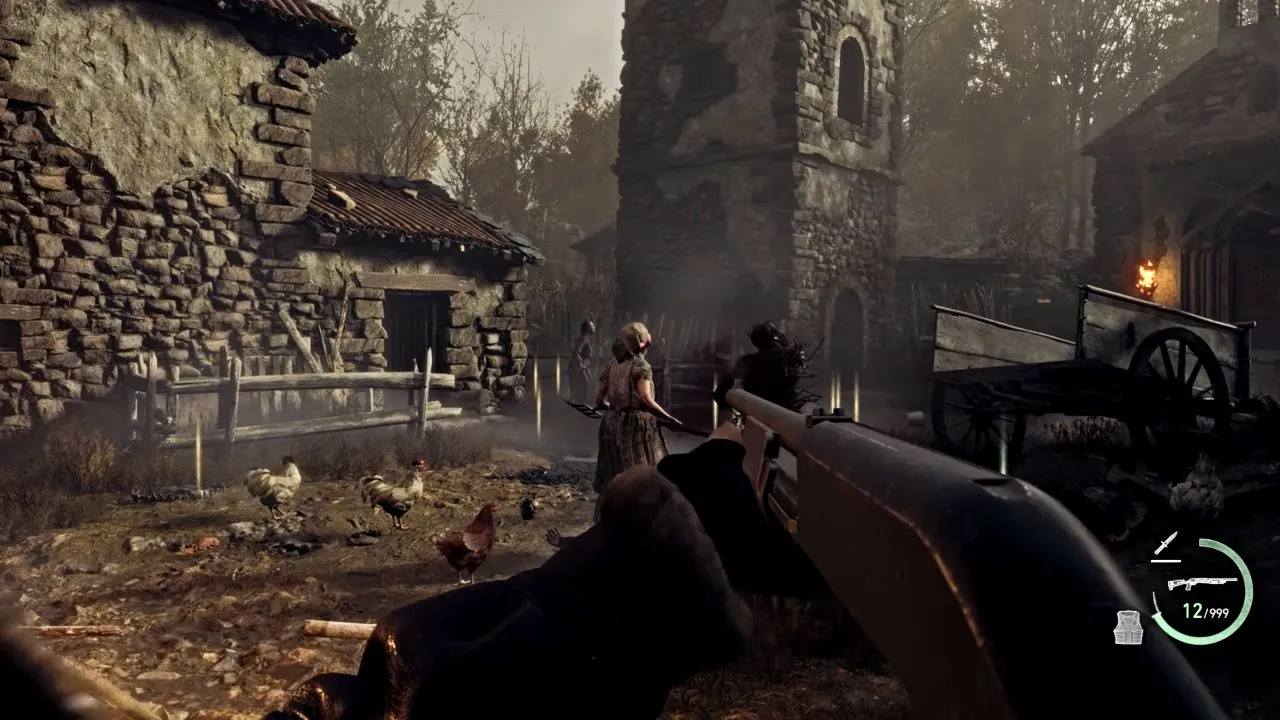Click the lit torch on the right-side building
Screen dimensions: 1280x720
click(x=1148, y=273)
